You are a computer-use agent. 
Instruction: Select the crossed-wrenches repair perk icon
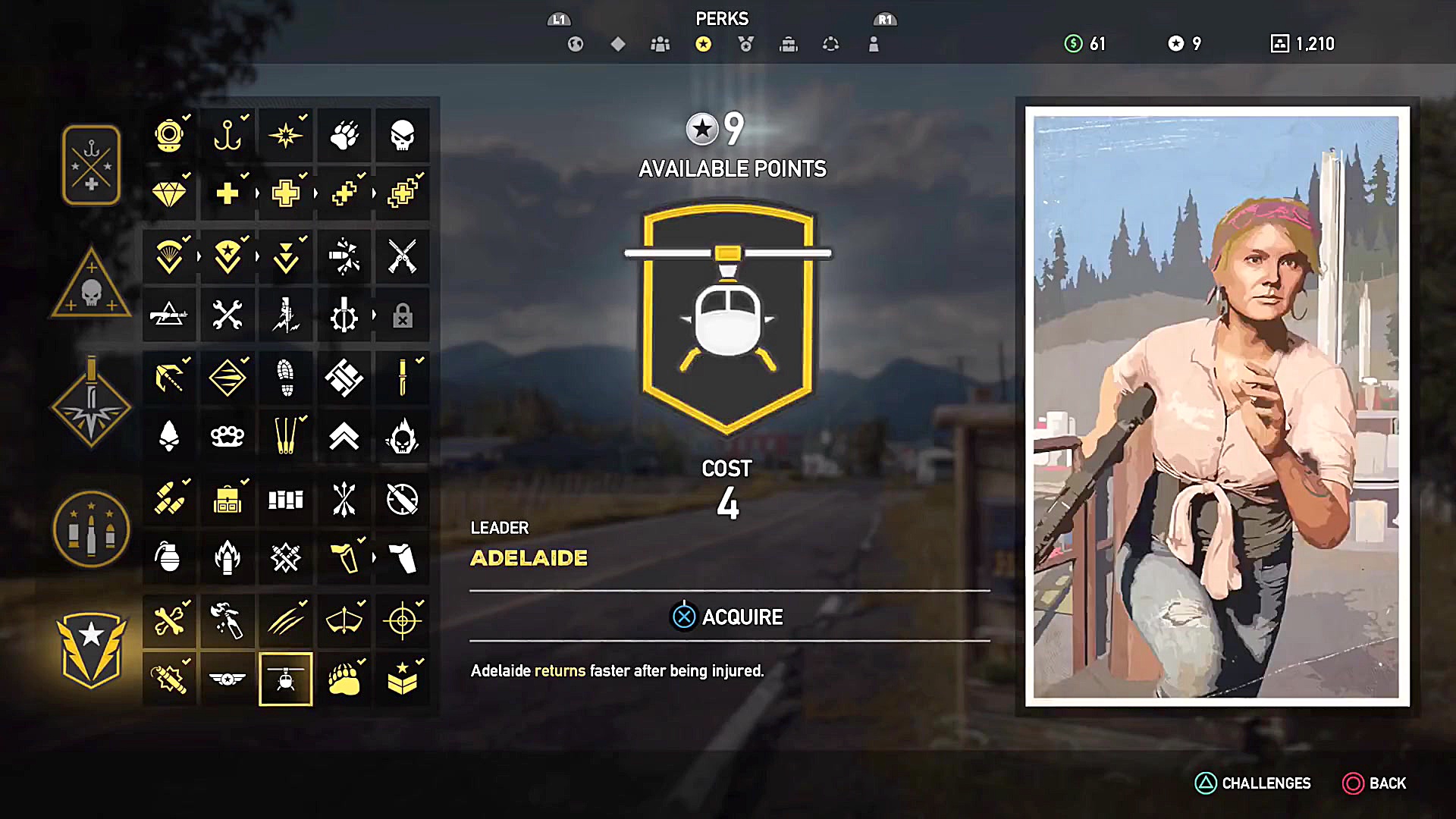click(227, 315)
